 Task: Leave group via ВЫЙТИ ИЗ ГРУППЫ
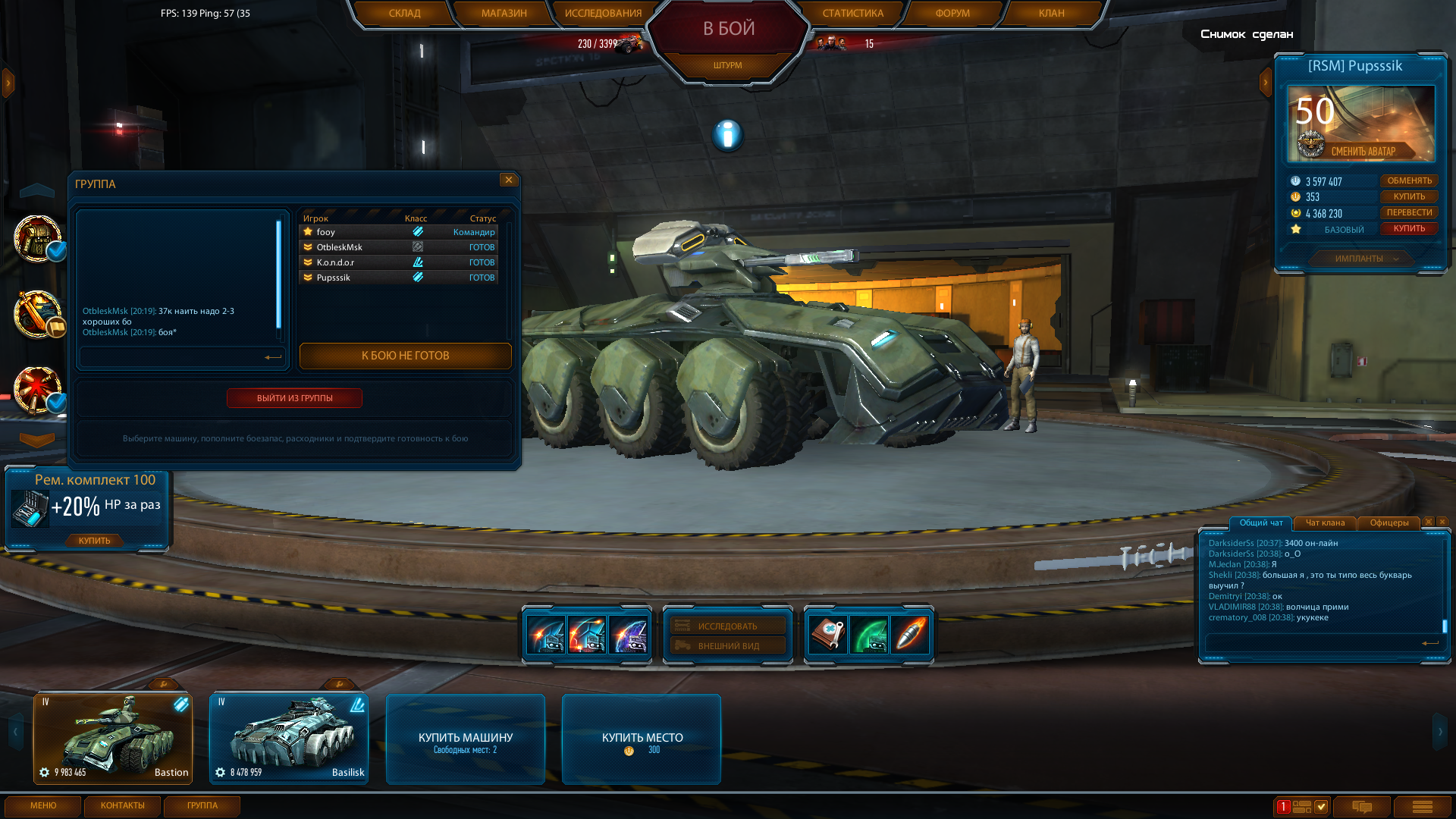(294, 398)
